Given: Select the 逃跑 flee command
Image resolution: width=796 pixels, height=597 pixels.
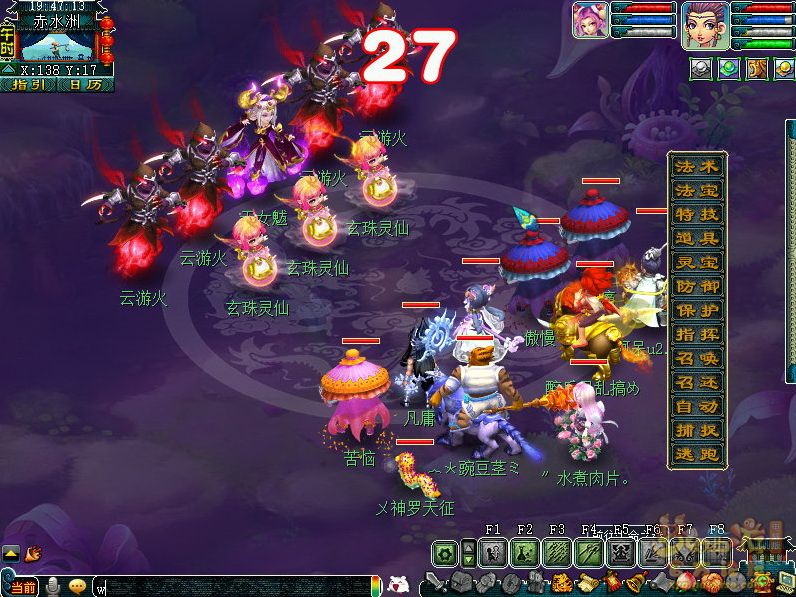Looking at the screenshot, I should (x=698, y=455).
